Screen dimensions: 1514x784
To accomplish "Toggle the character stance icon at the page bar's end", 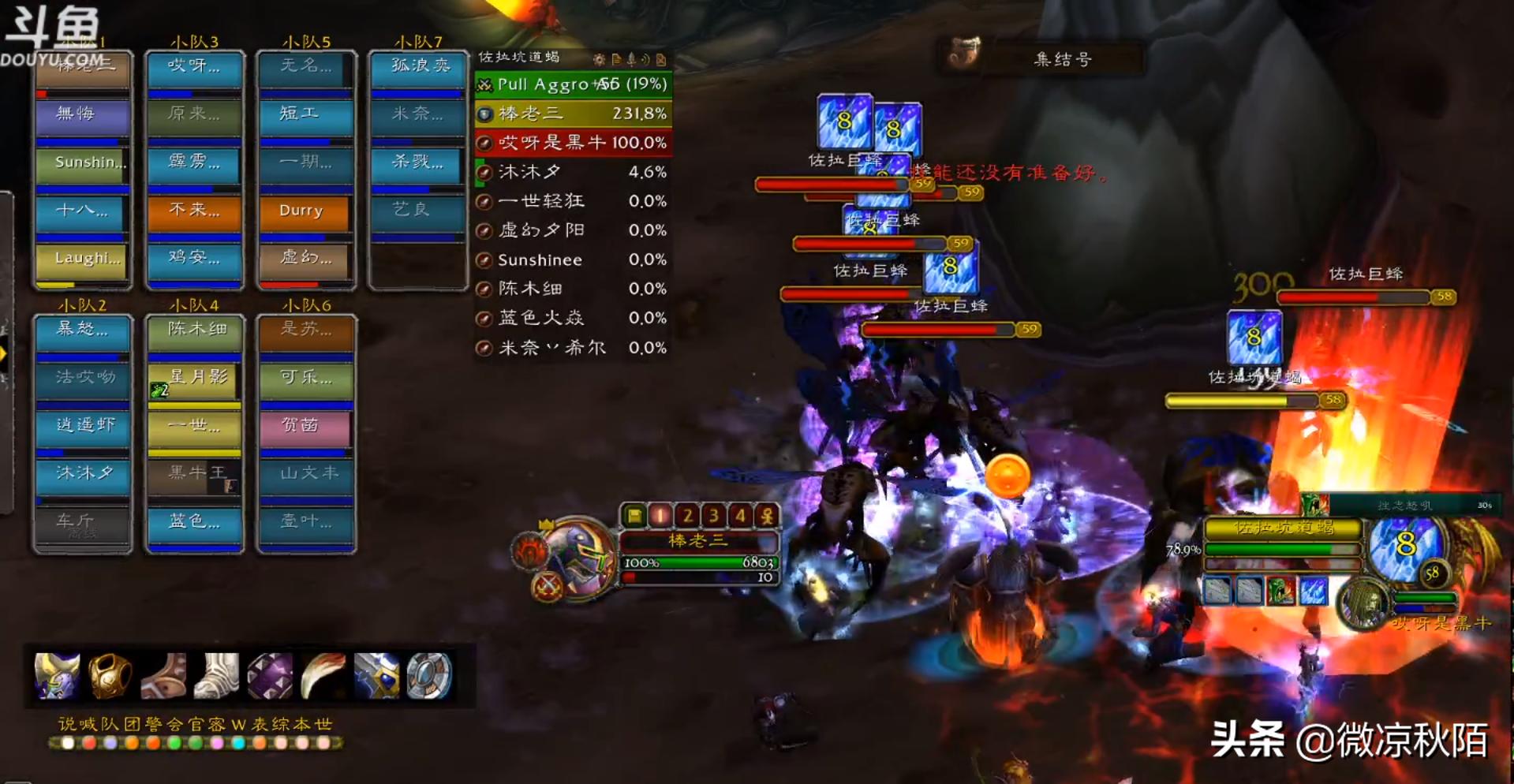I will point(768,515).
